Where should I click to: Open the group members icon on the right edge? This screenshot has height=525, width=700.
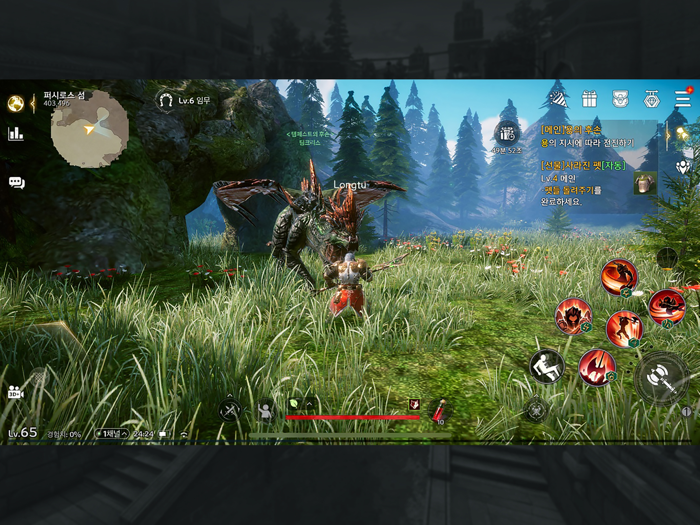point(684,167)
